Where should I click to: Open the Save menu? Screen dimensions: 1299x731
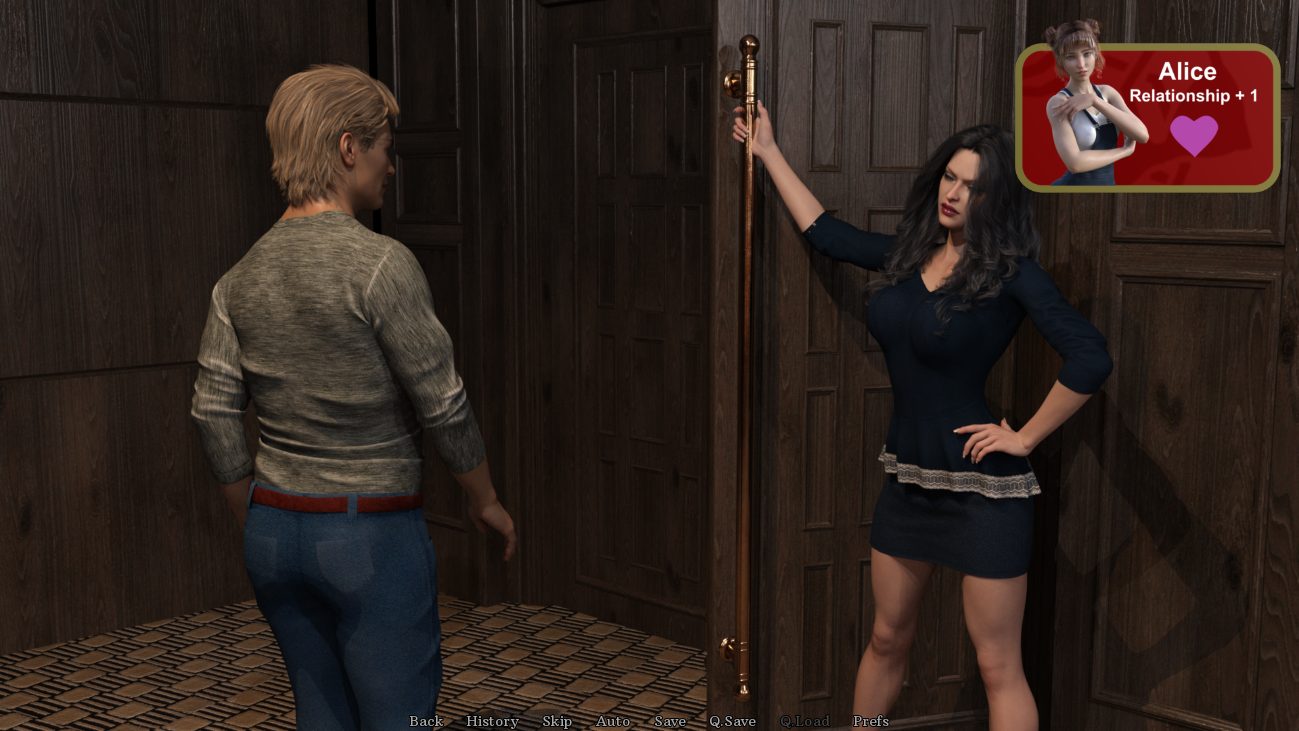click(x=670, y=721)
